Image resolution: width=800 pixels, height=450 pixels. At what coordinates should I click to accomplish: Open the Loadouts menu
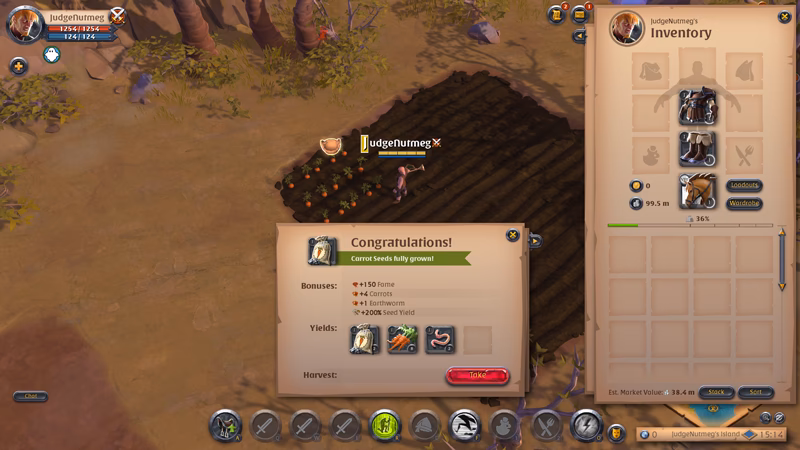point(744,185)
